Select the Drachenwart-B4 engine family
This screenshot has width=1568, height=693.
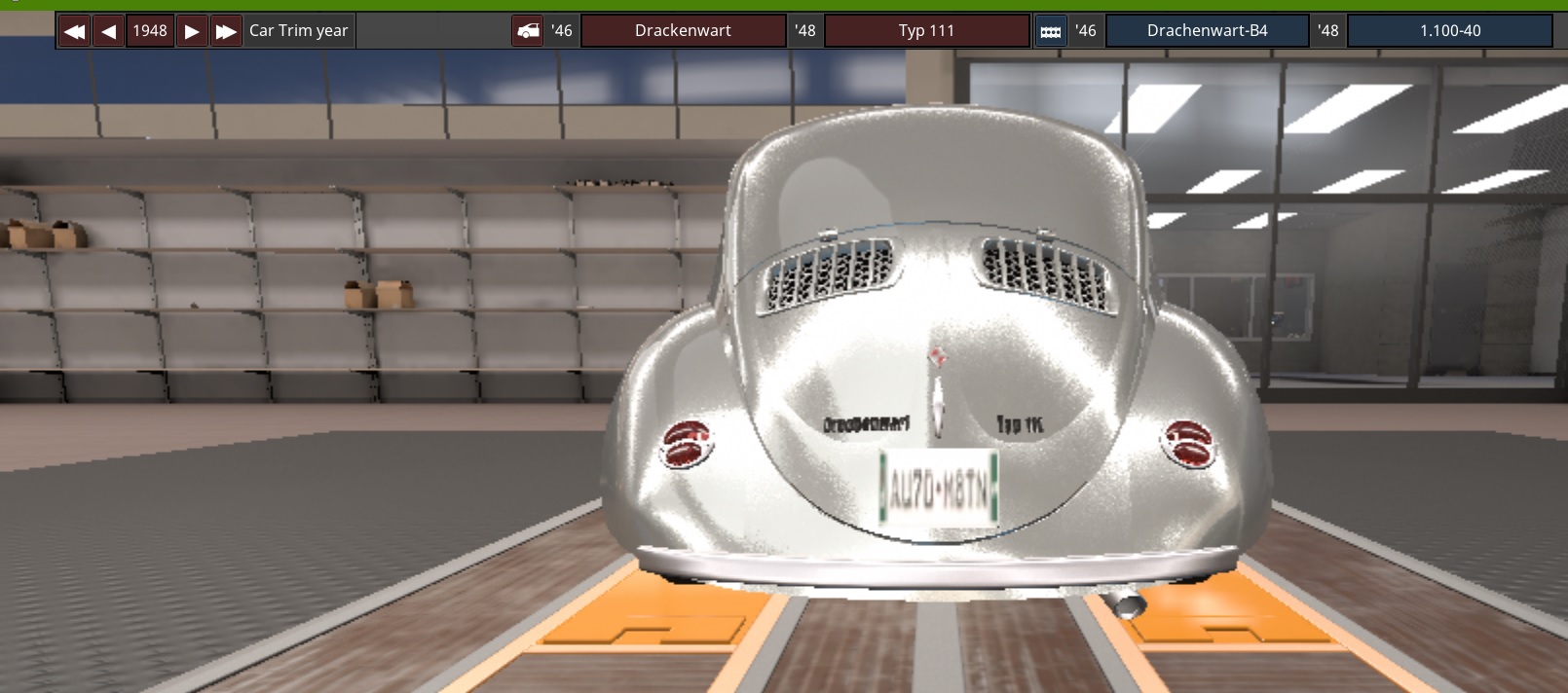click(x=1207, y=31)
